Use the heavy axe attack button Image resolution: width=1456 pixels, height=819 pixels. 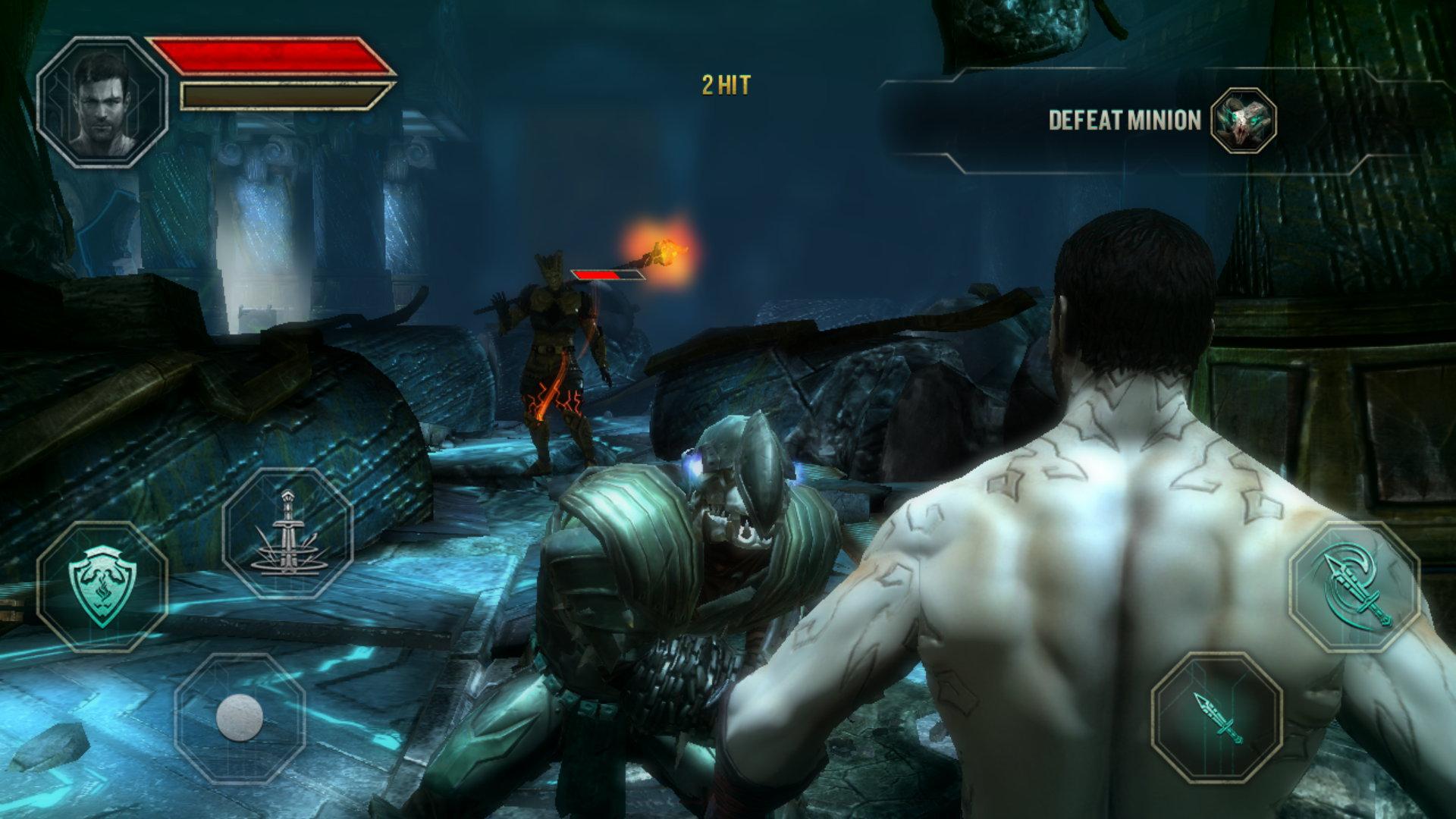[1354, 586]
